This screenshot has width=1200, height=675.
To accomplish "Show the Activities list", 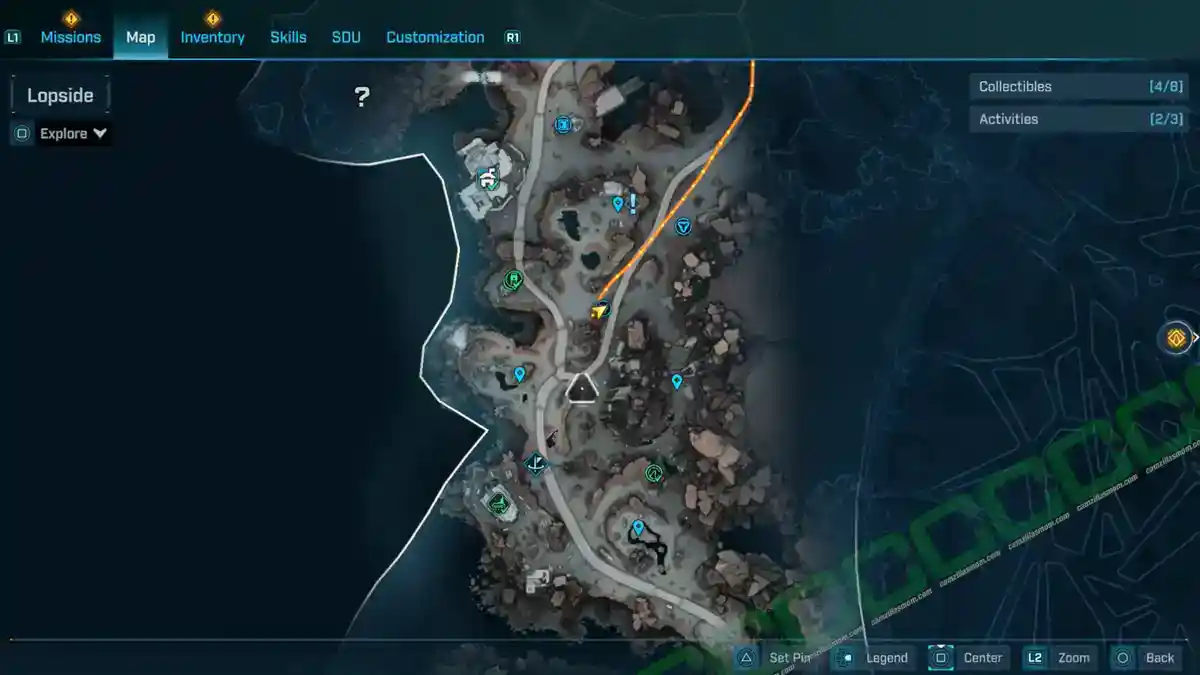I will pyautogui.click(x=1079, y=119).
